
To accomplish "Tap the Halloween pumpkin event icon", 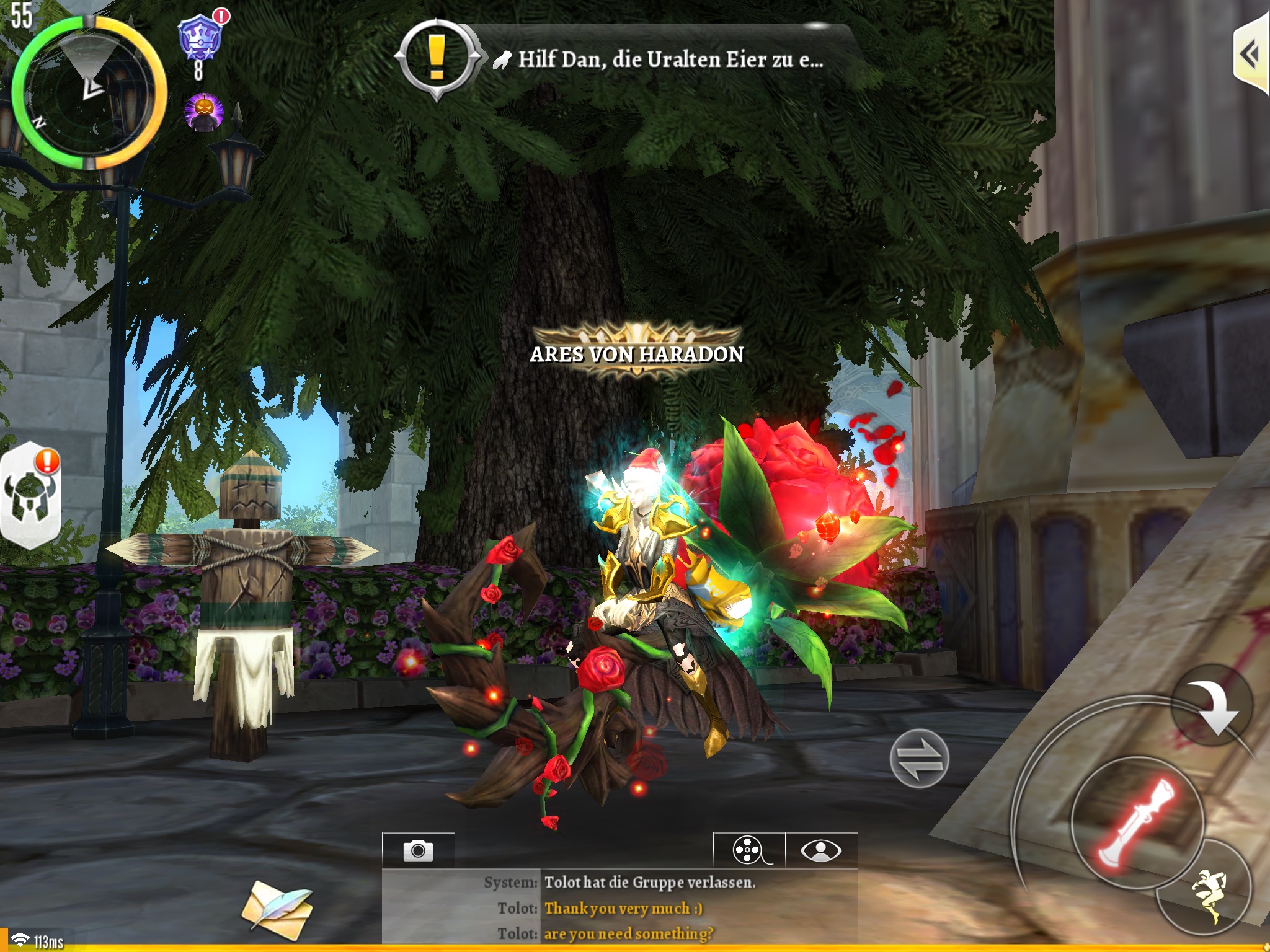I will click(x=203, y=112).
